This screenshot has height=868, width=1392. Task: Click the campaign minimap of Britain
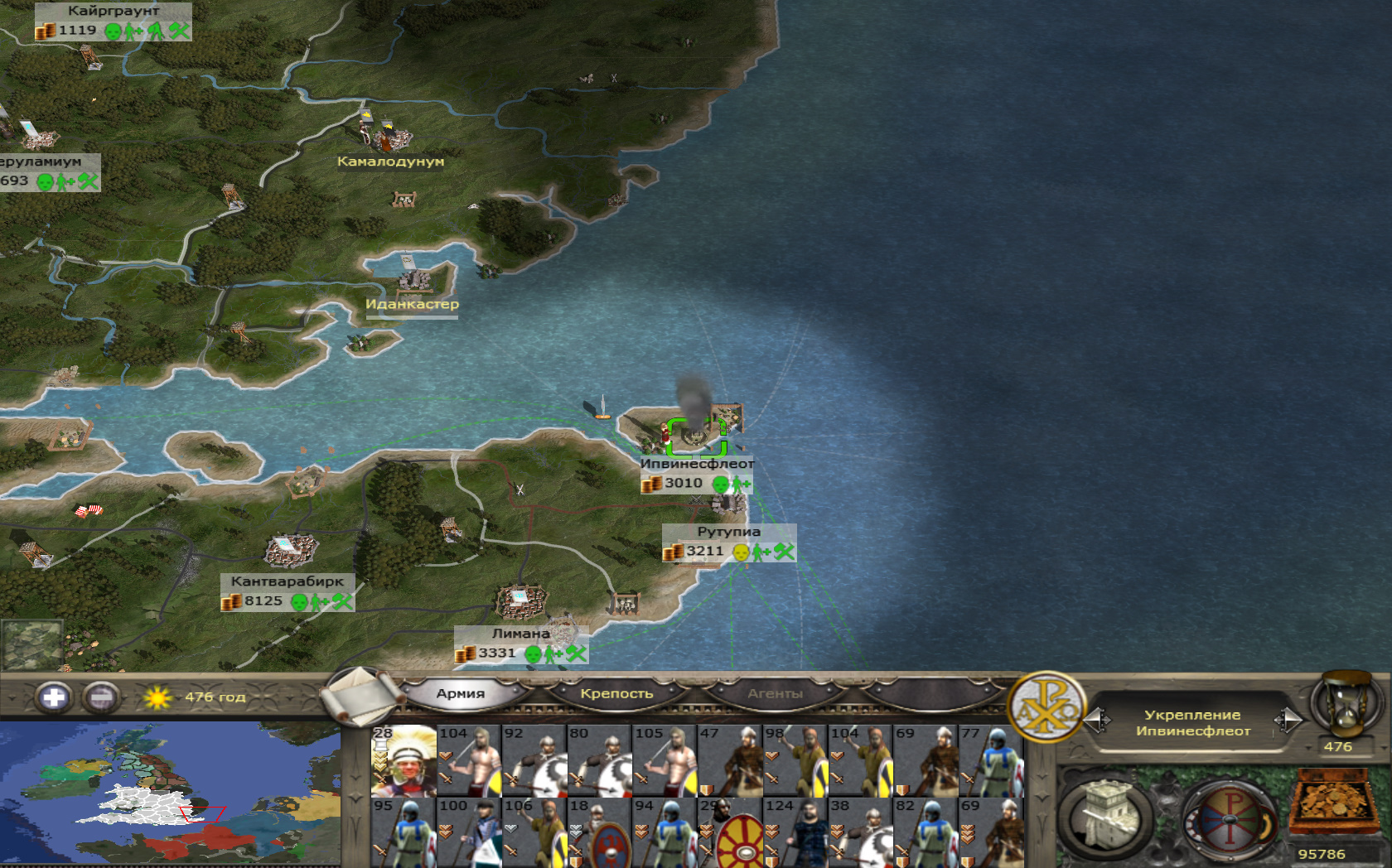170,793
